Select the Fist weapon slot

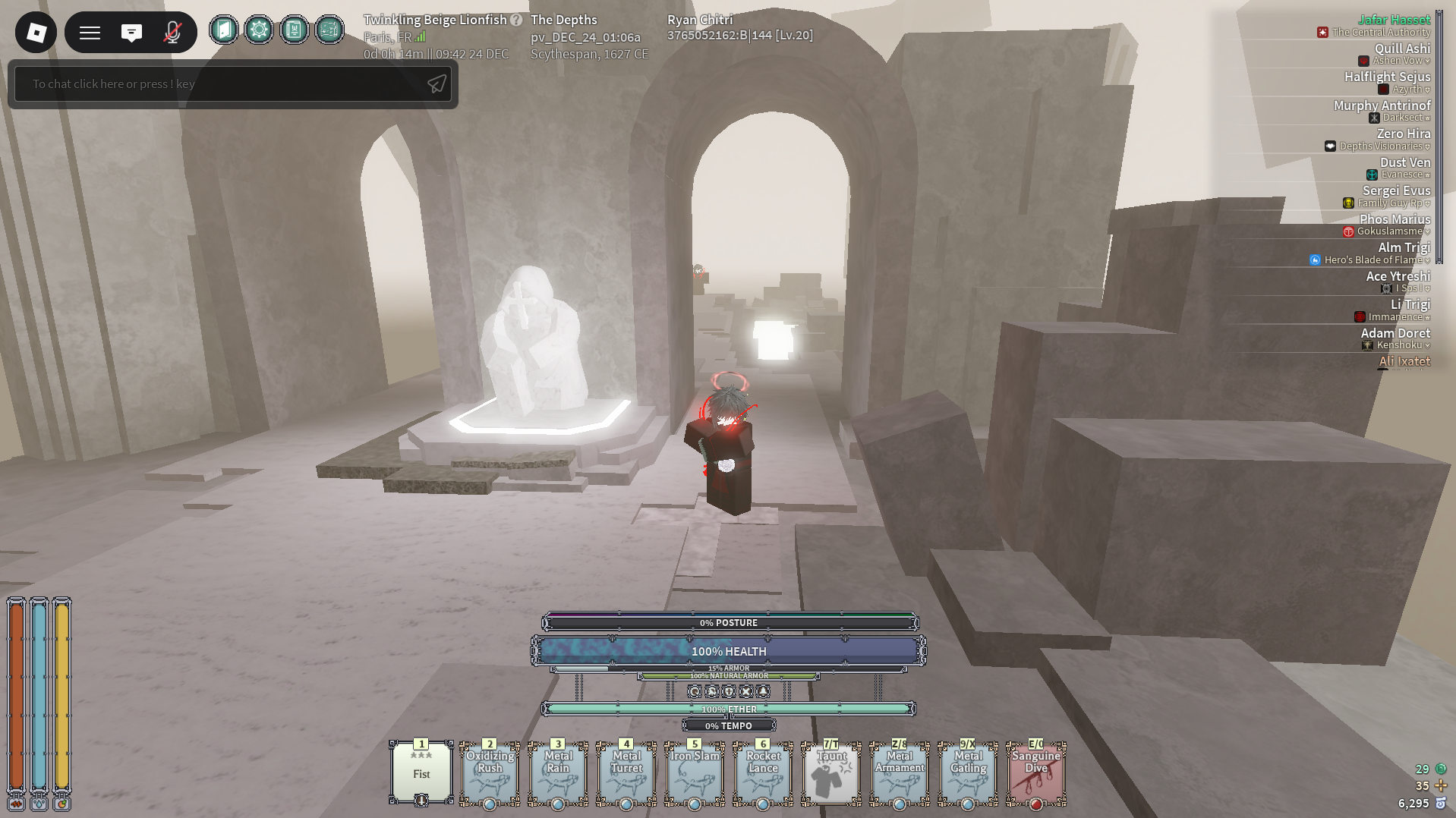pyautogui.click(x=421, y=772)
